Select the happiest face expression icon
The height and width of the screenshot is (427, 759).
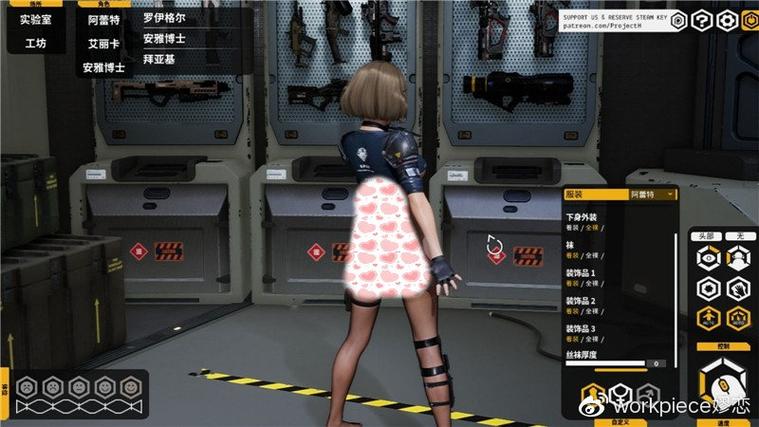point(129,385)
